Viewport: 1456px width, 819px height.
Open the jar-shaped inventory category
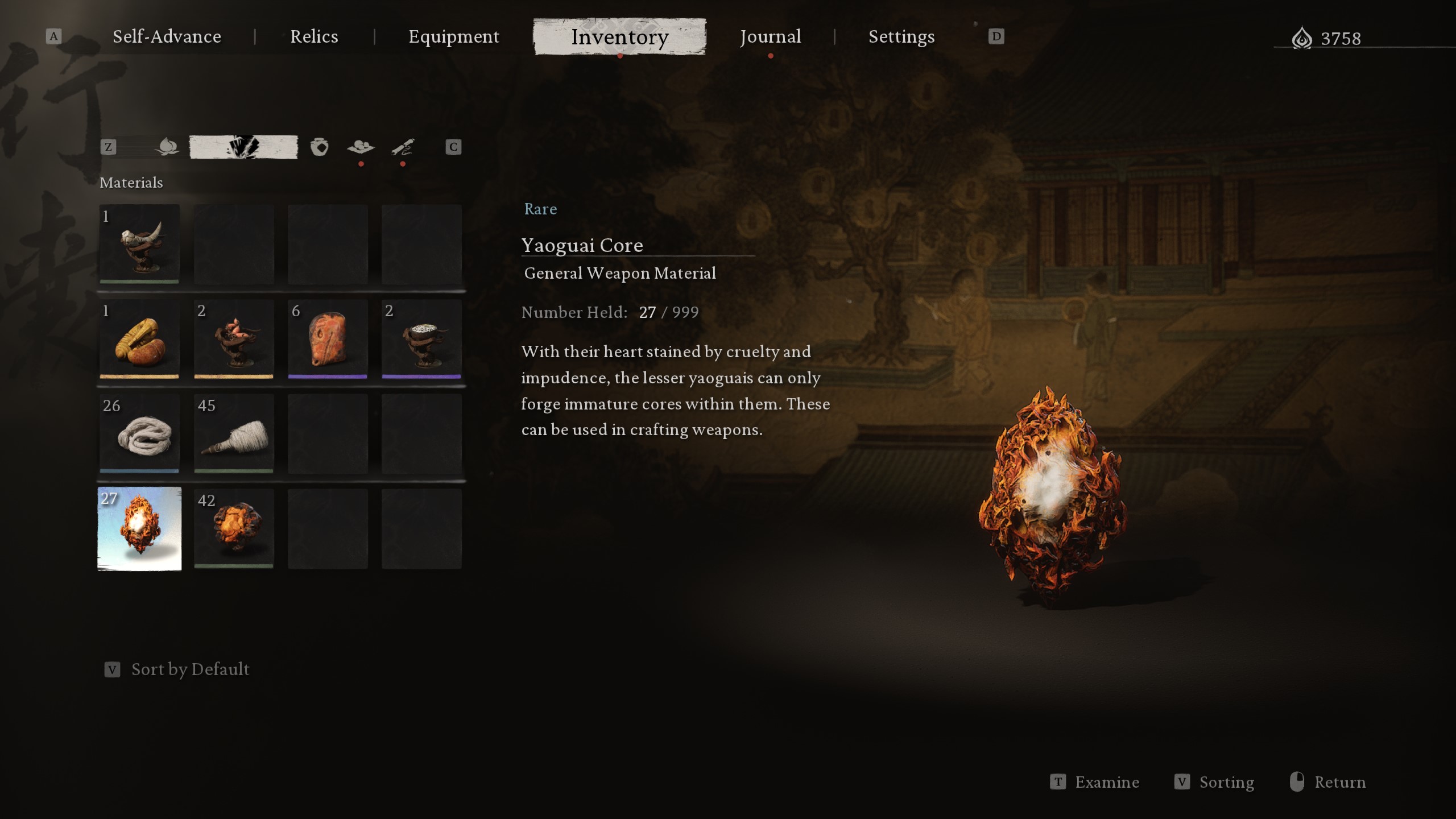point(319,147)
